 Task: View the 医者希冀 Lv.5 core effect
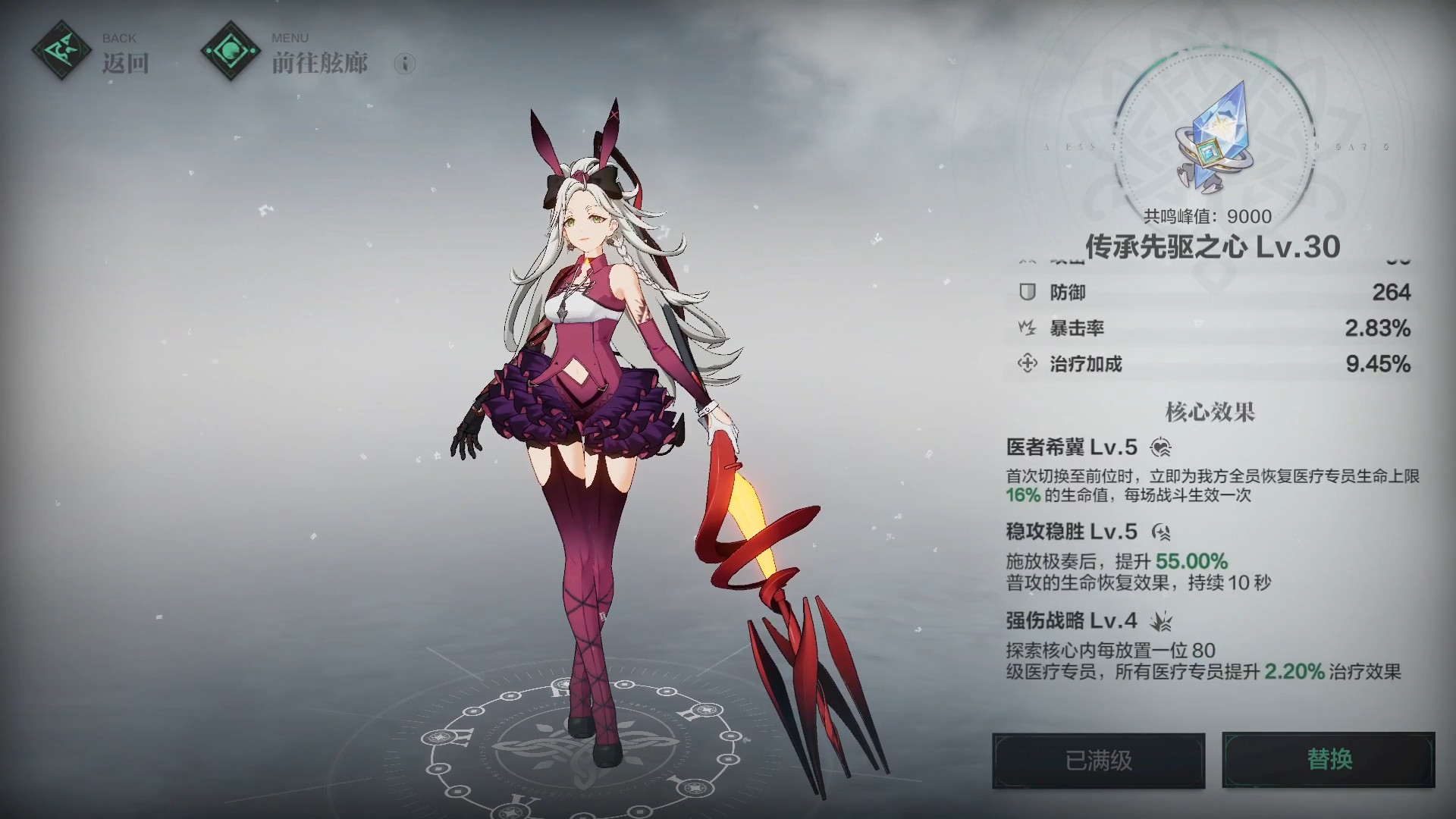[x=1072, y=447]
